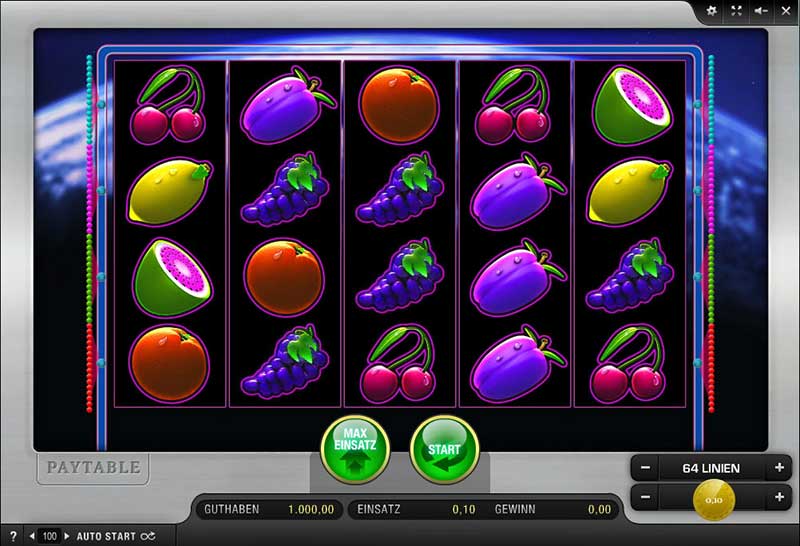Open the PAYTABLE
Image resolution: width=800 pixels, height=546 pixels.
(x=94, y=466)
